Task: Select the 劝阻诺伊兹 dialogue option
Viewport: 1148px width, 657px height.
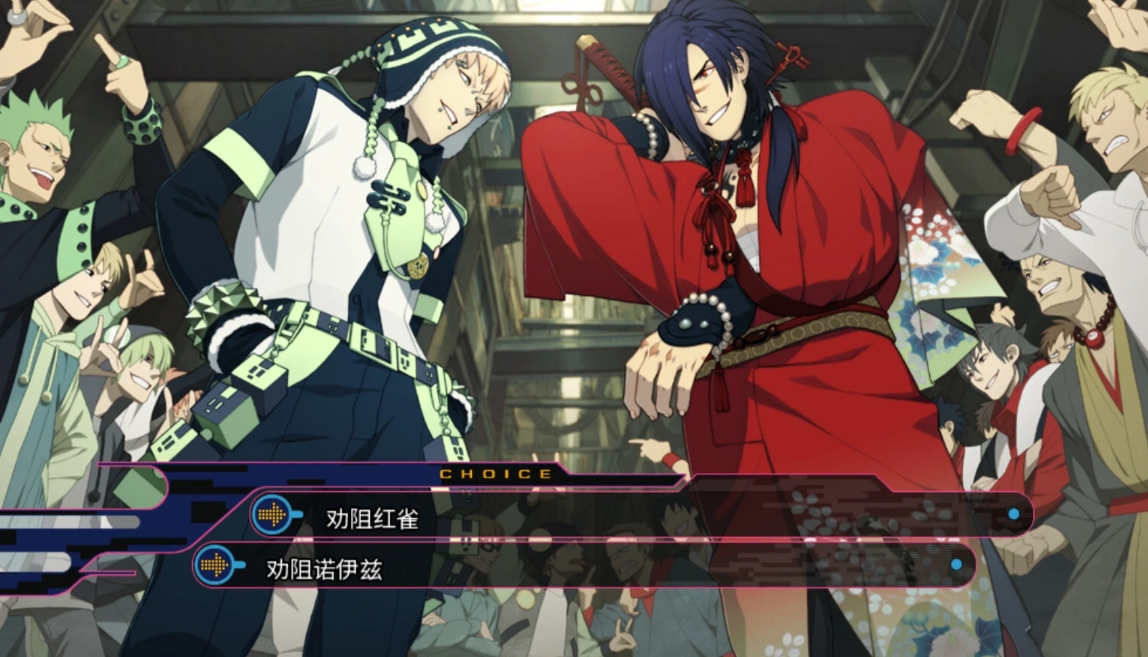Action: pyautogui.click(x=324, y=568)
